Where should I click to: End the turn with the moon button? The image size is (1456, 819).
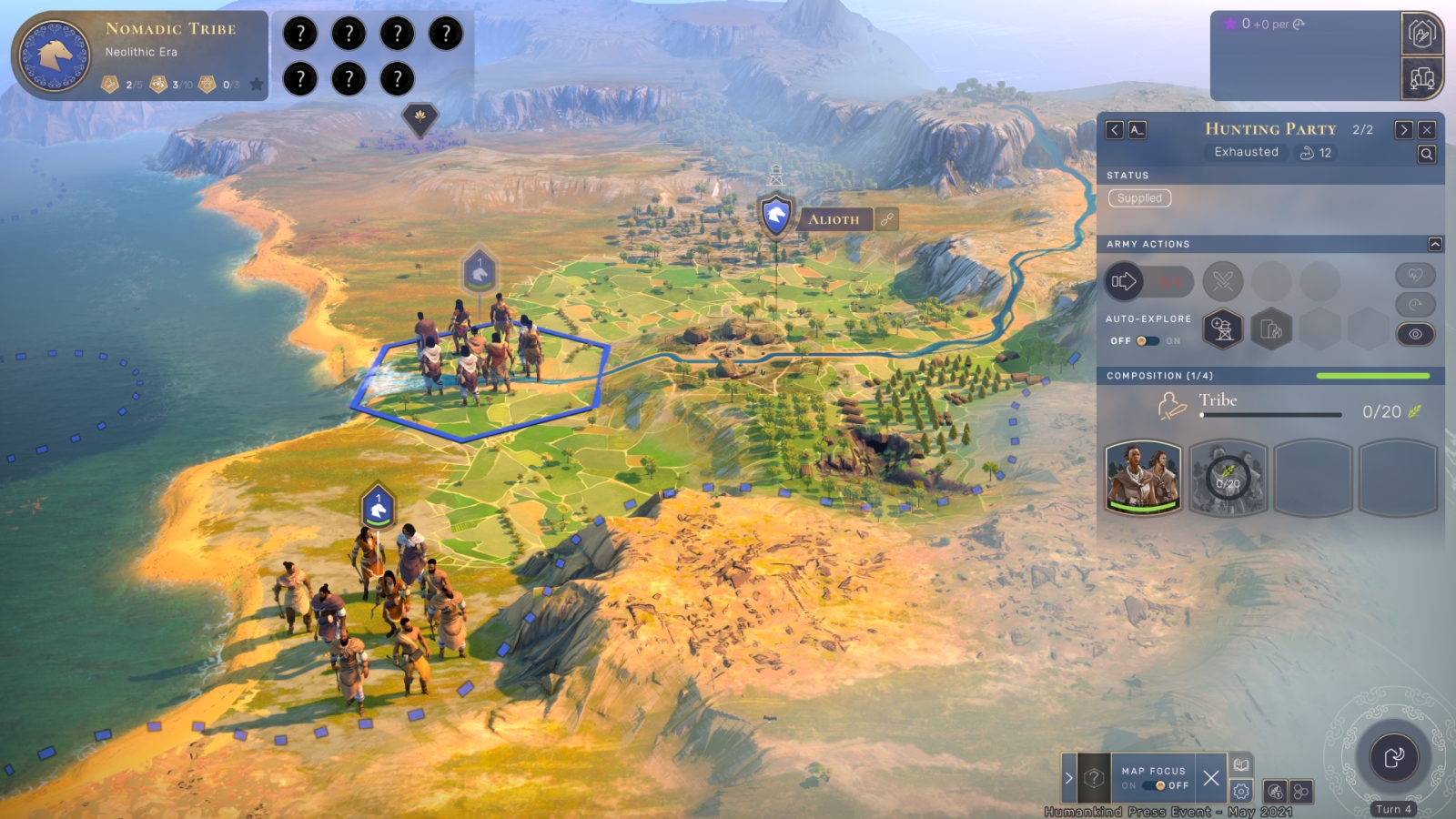(x=1393, y=757)
